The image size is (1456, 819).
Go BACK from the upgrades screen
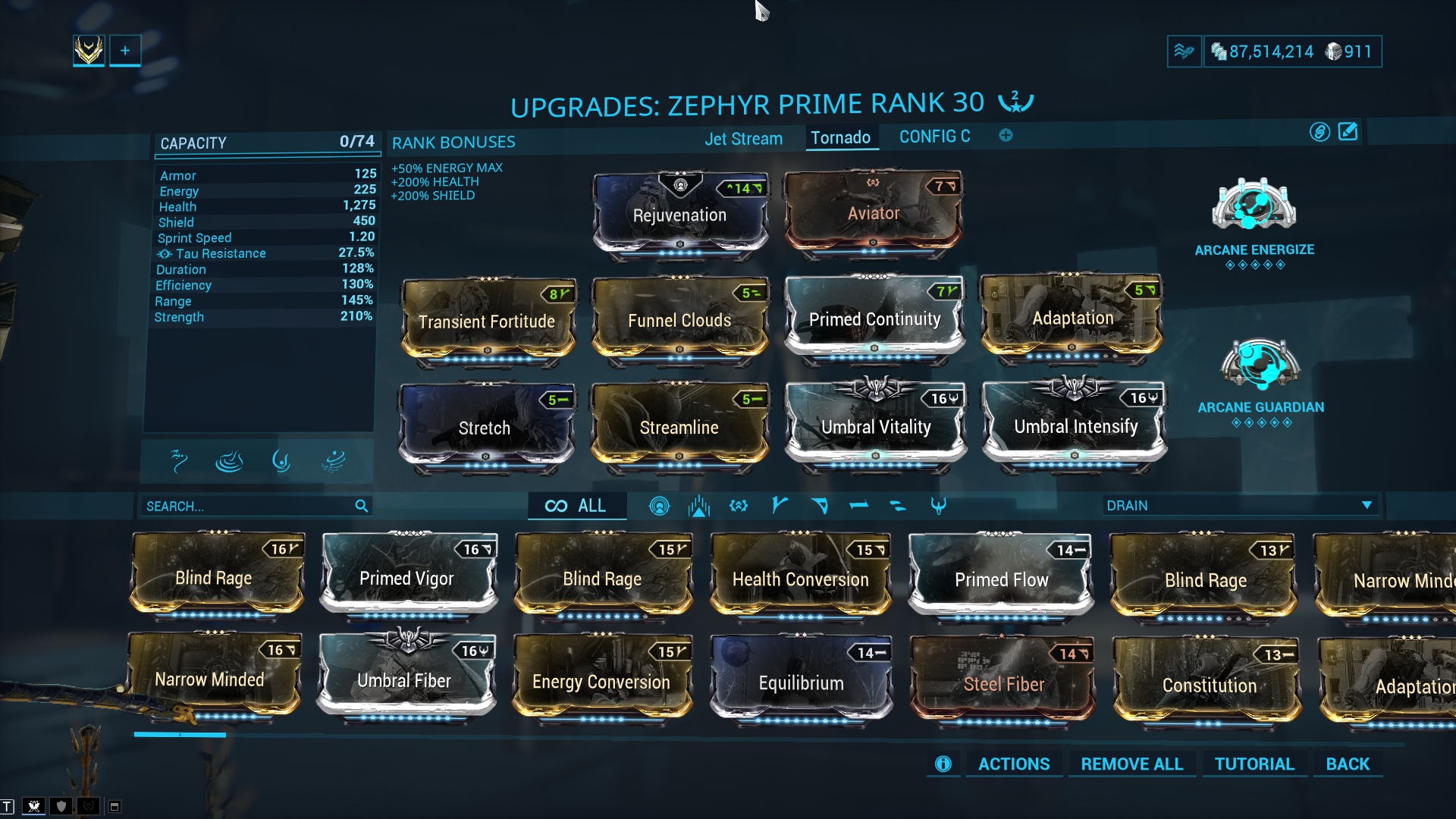pyautogui.click(x=1348, y=764)
